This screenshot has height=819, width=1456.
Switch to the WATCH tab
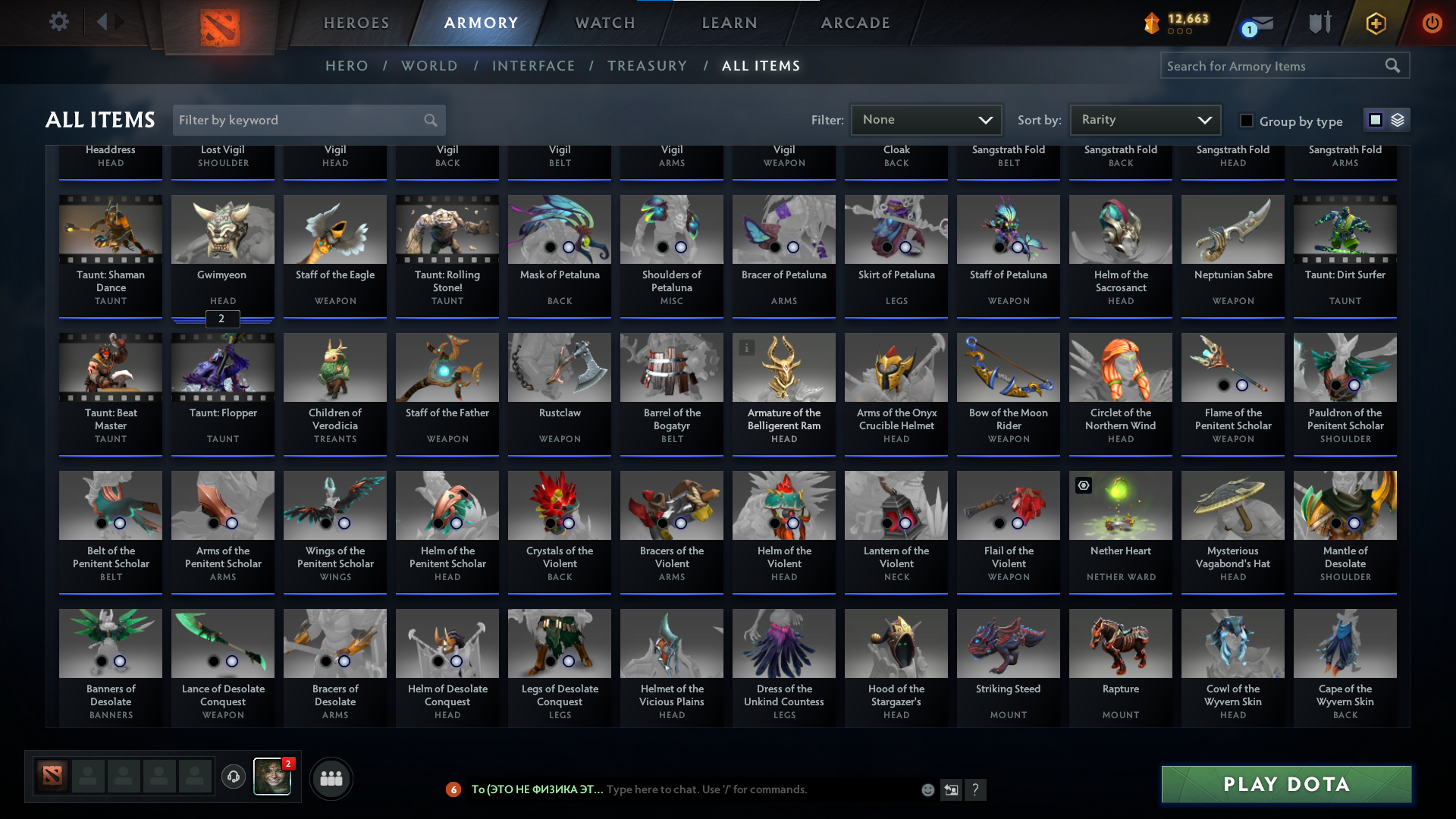point(604,23)
